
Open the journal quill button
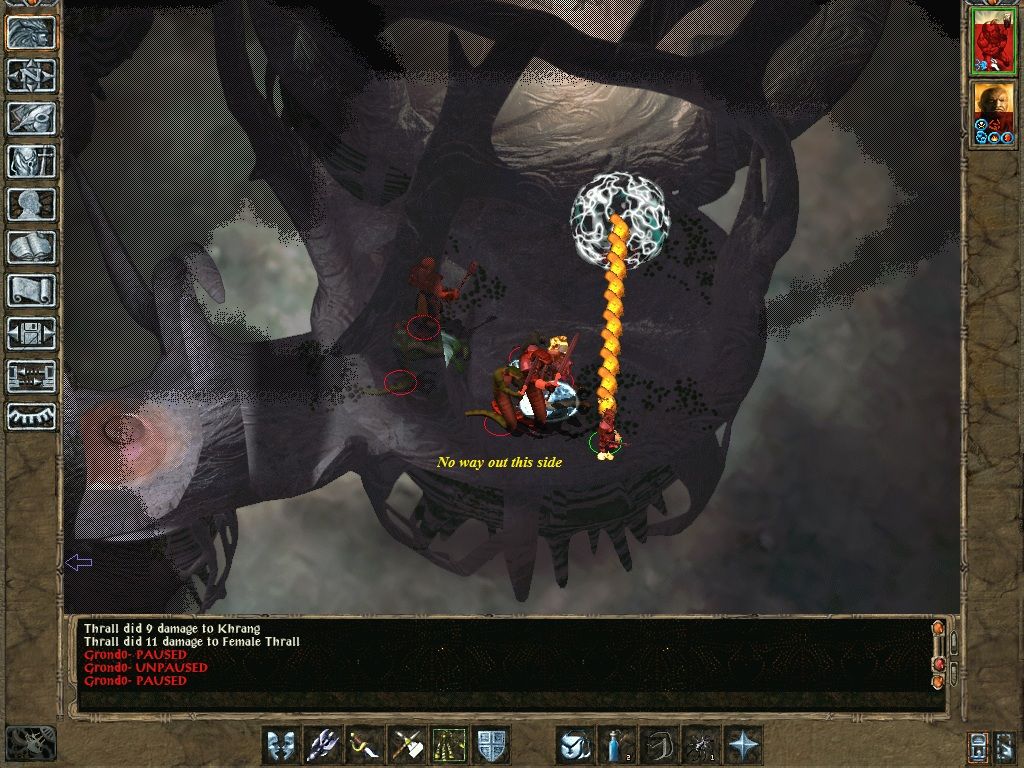[31, 118]
